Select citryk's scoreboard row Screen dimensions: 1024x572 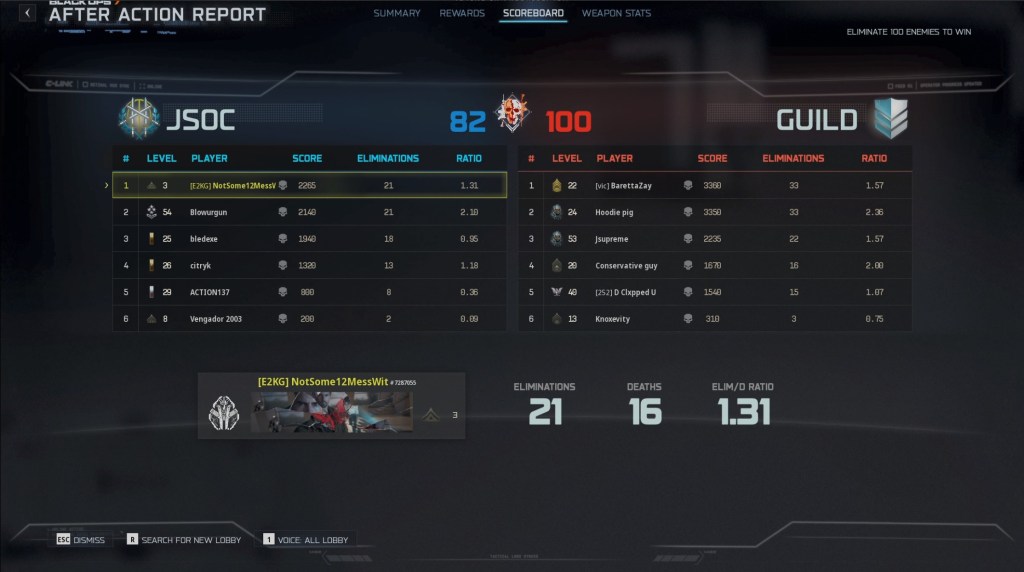[x=309, y=266]
